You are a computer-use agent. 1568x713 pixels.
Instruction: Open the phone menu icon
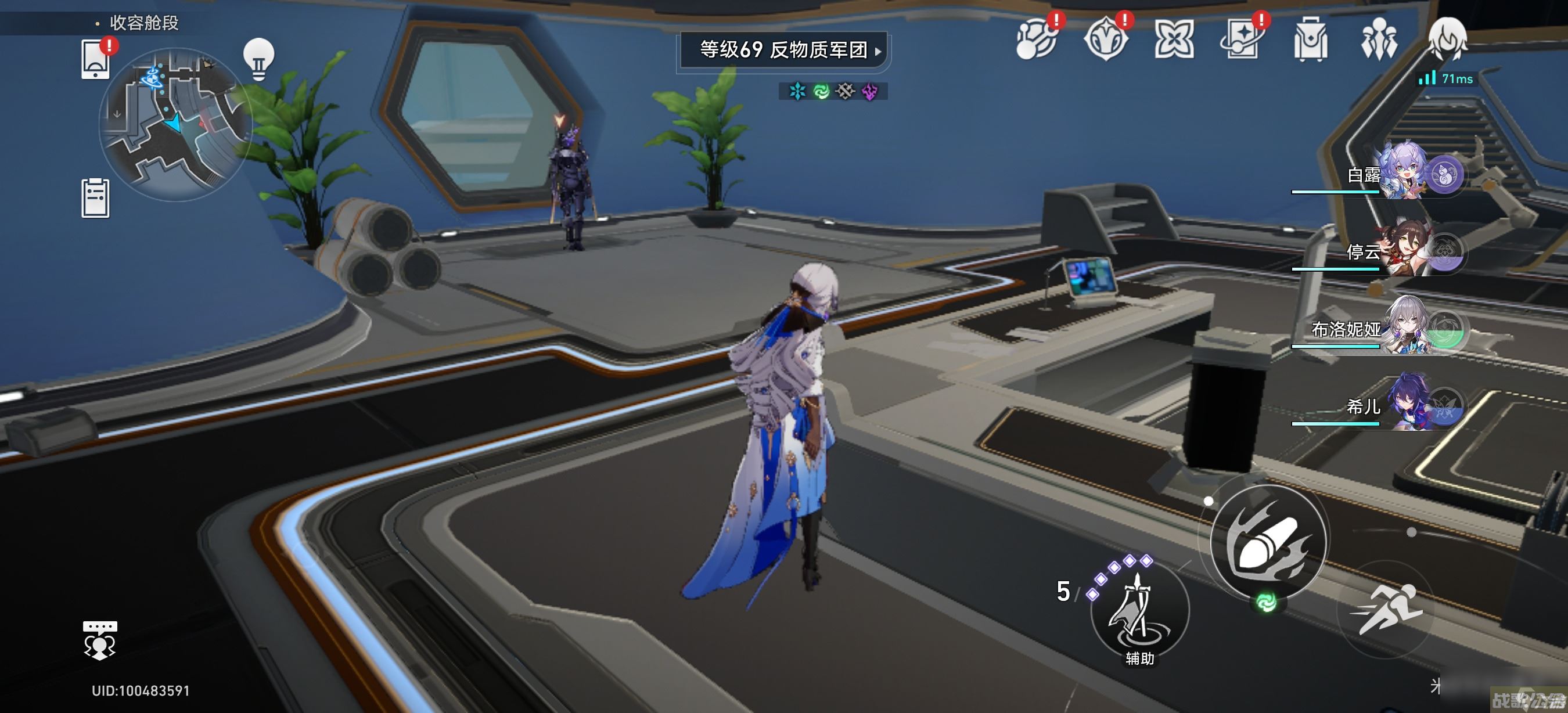(96, 59)
